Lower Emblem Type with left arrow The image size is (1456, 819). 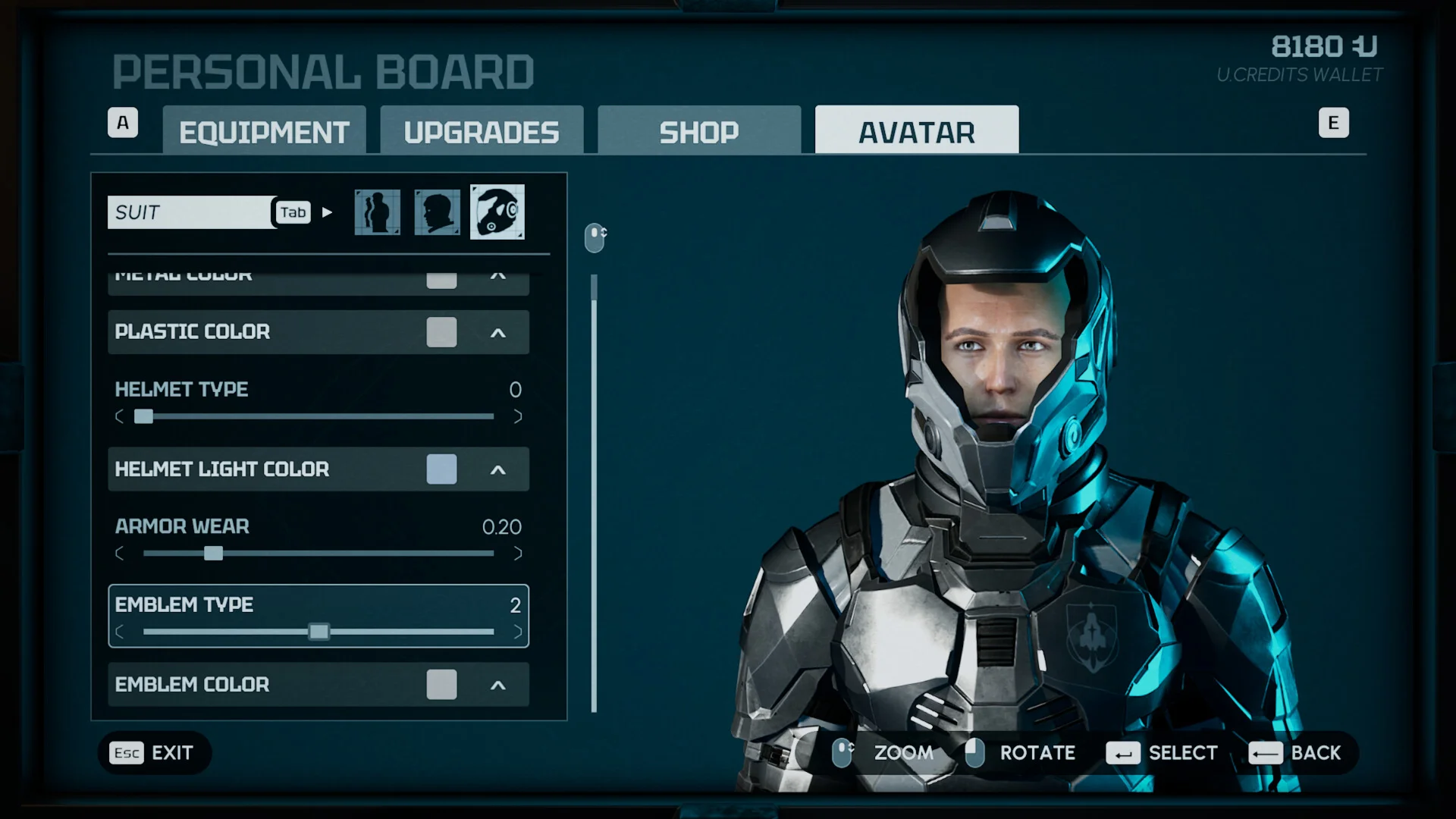[119, 632]
